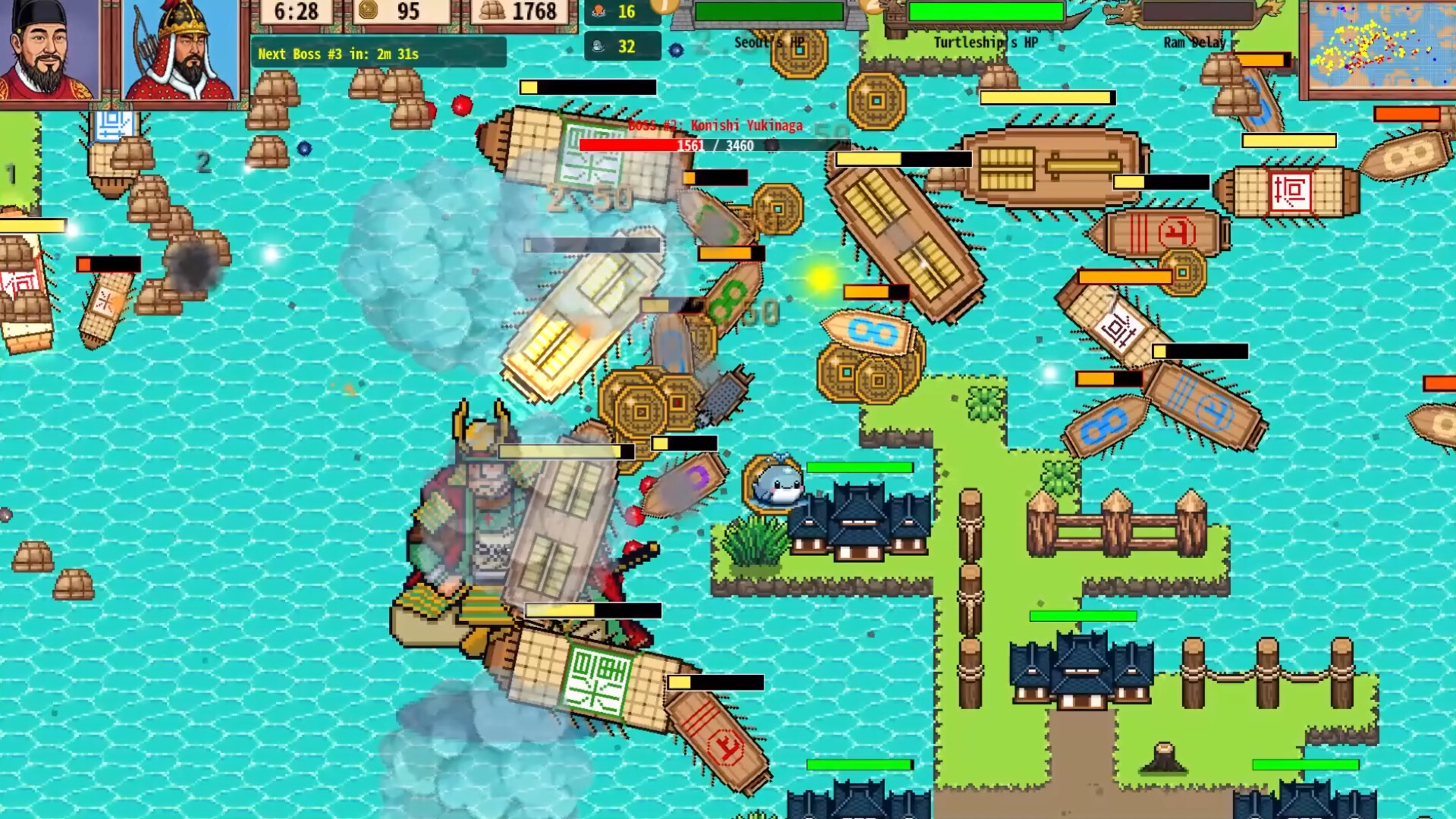This screenshot has height=819, width=1456.
Task: Click the Next Boss countdown banner
Action: [336, 54]
